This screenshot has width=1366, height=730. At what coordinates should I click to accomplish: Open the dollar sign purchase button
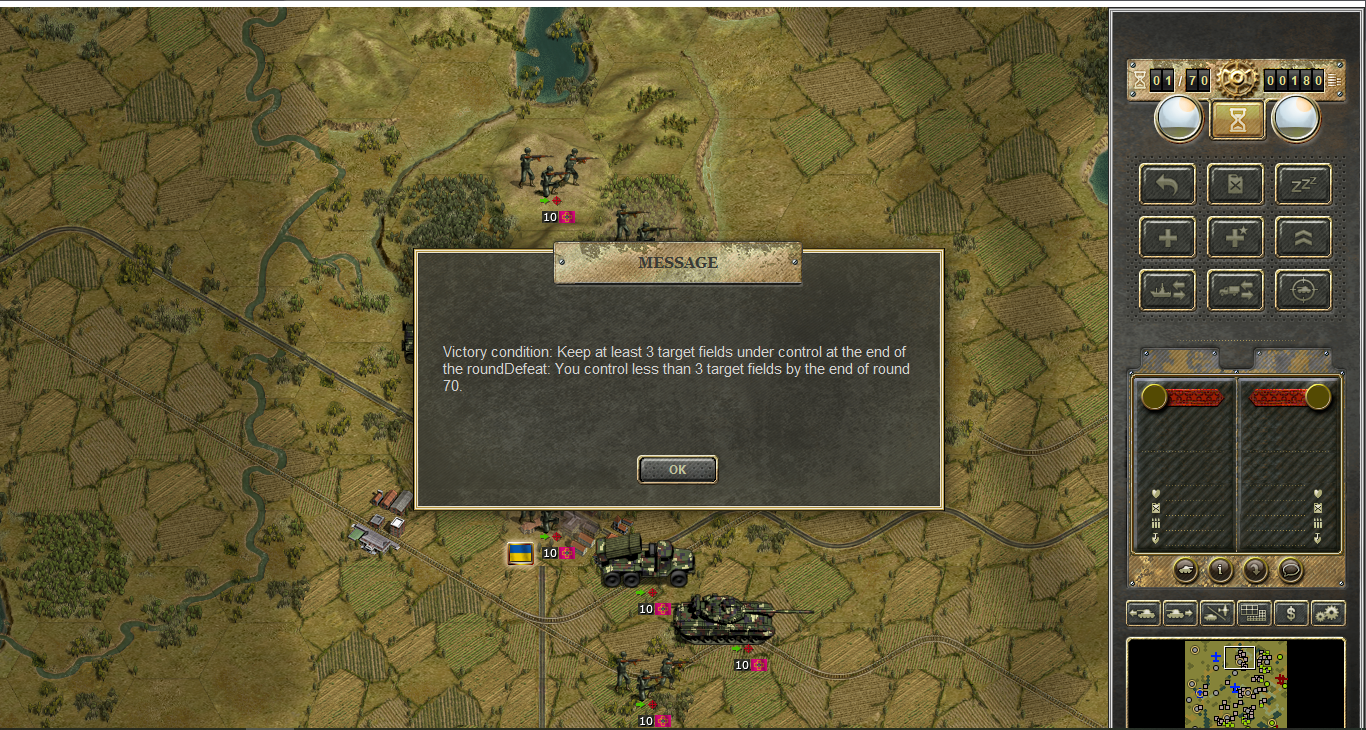pos(1291,613)
